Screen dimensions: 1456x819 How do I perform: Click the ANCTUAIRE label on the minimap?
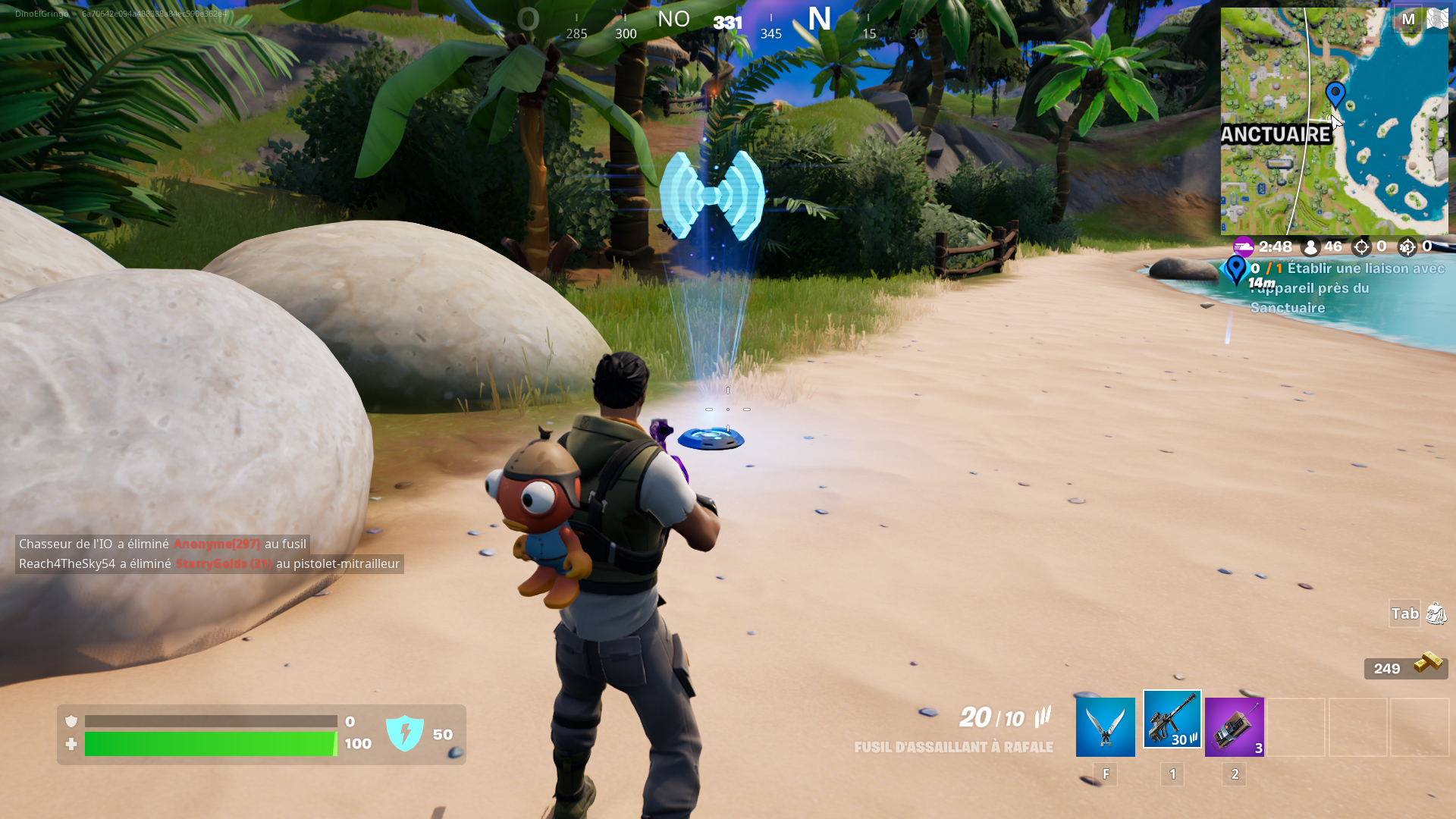[x=1276, y=135]
